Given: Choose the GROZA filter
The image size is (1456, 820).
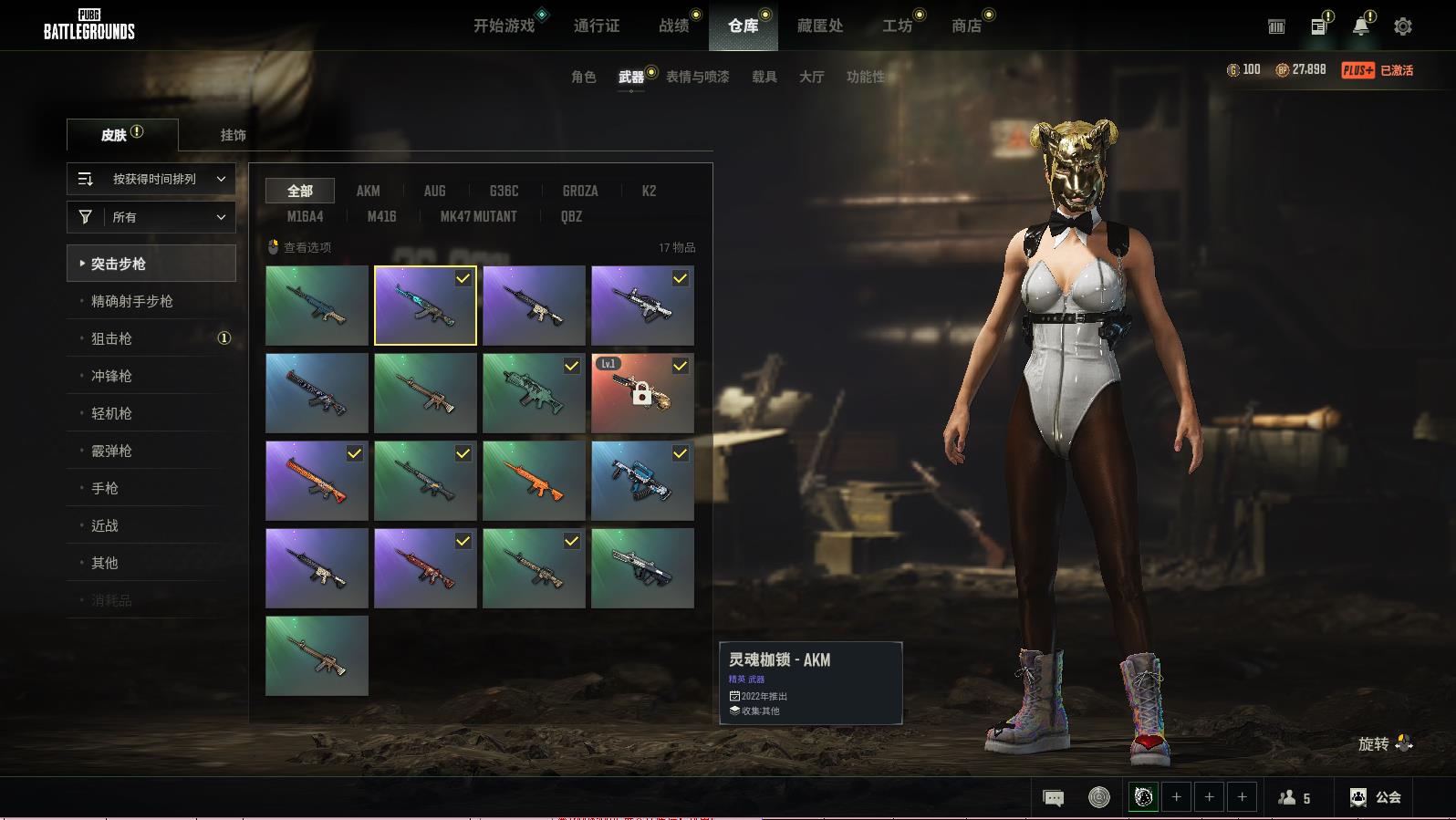Looking at the screenshot, I should [580, 191].
